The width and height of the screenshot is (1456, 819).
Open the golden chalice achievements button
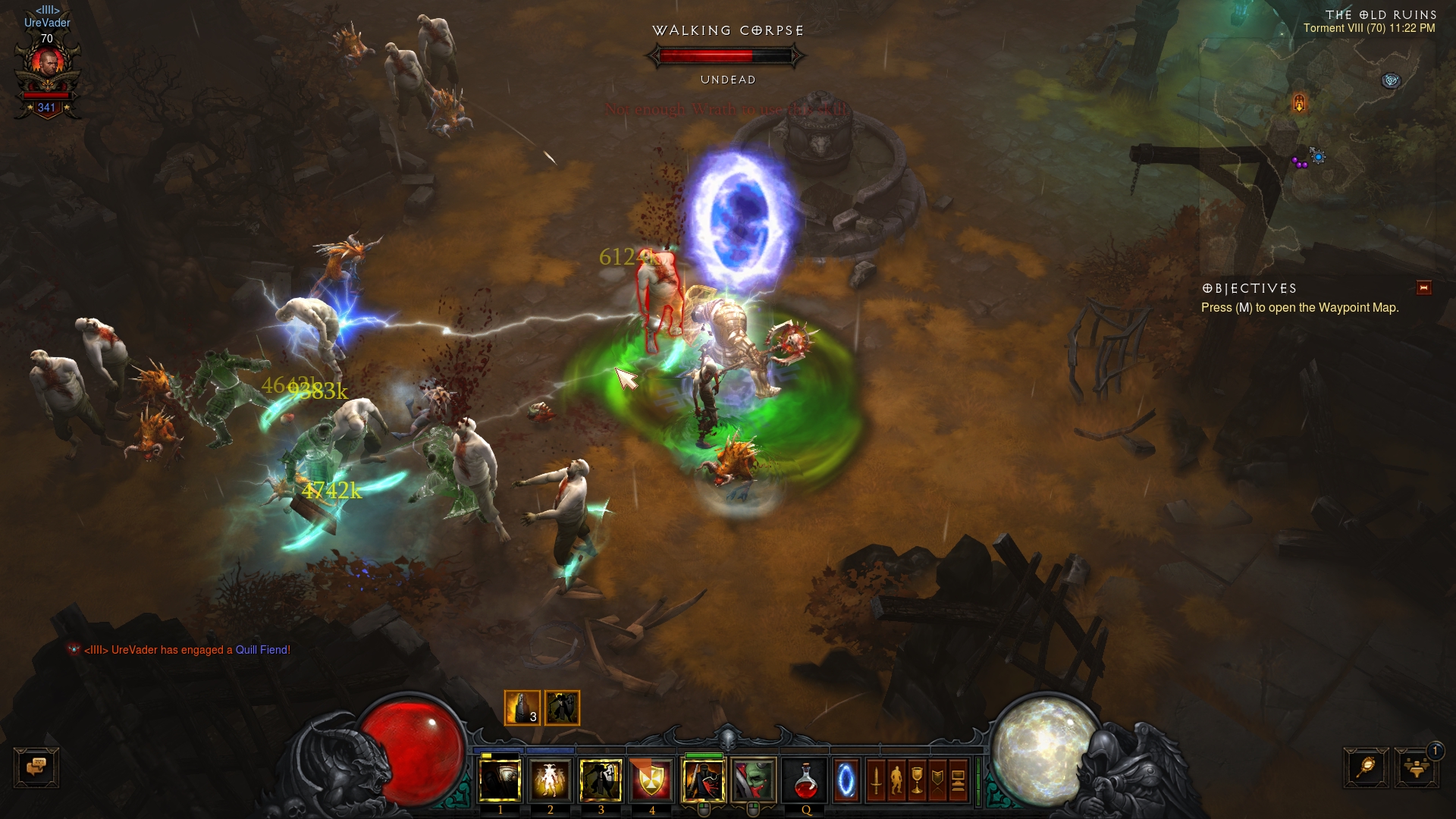[x=917, y=780]
